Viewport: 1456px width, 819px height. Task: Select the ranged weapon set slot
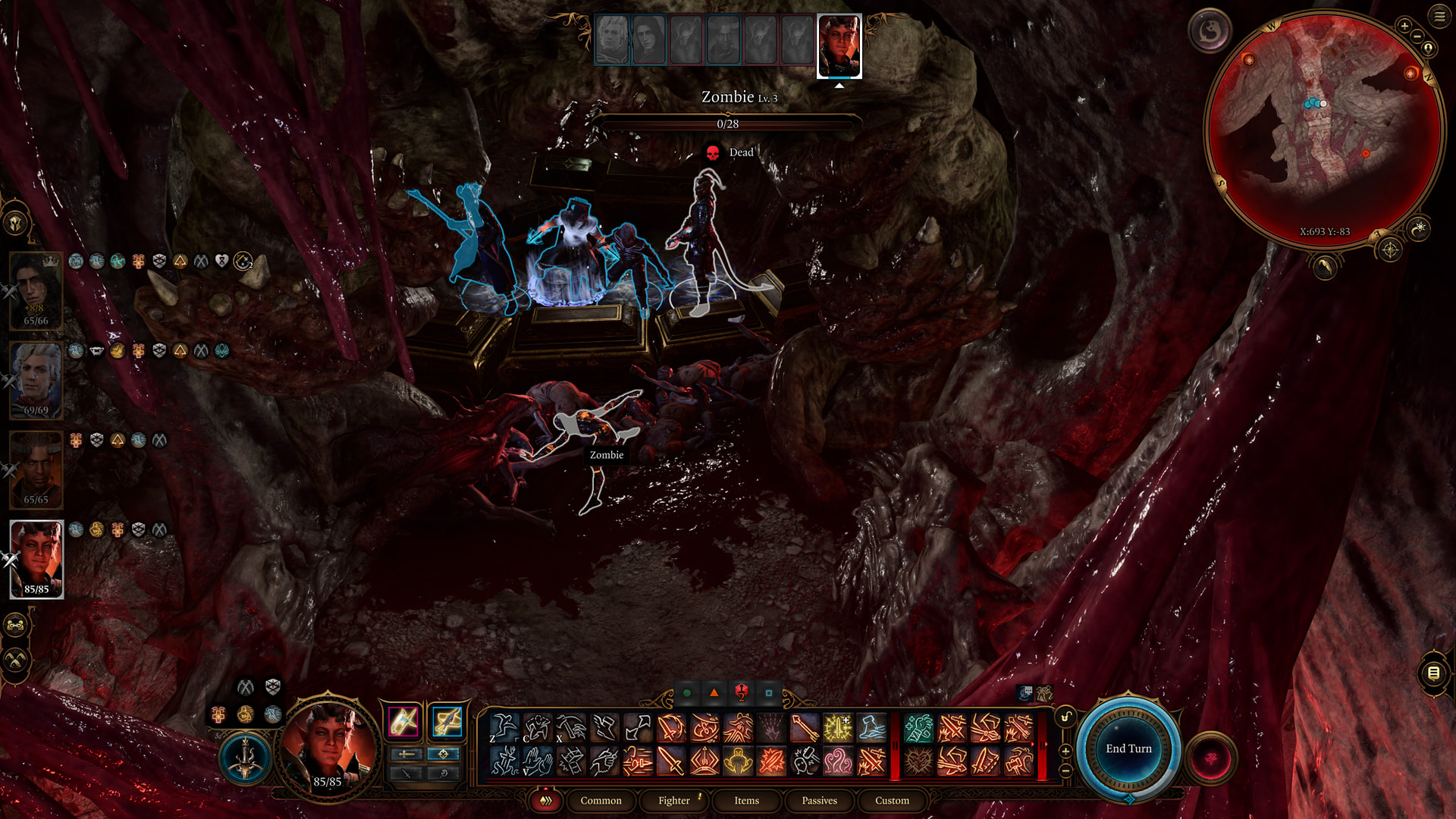447,721
